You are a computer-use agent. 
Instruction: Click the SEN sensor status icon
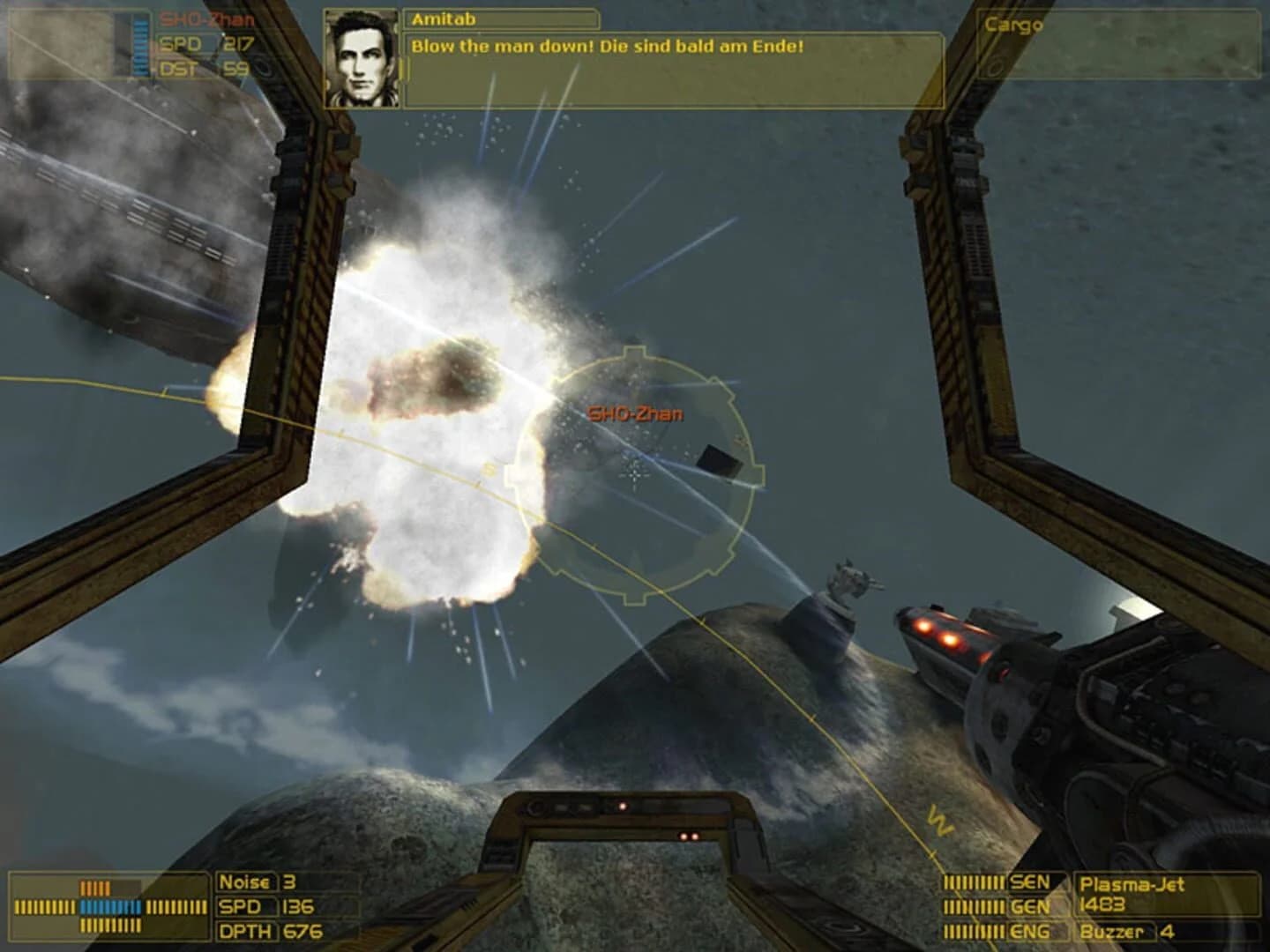point(1029,880)
